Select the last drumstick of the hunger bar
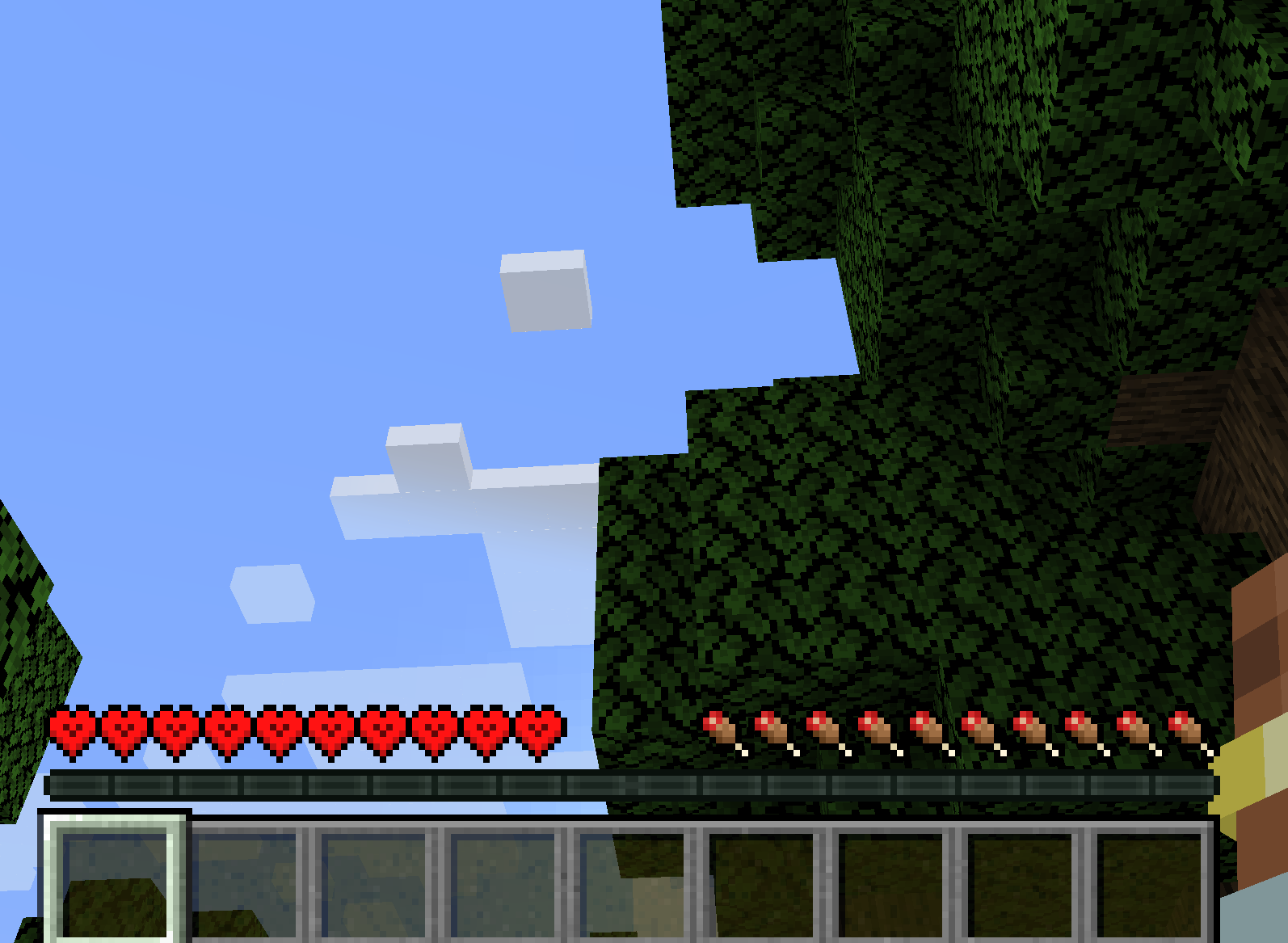Image resolution: width=1288 pixels, height=943 pixels. [1186, 731]
